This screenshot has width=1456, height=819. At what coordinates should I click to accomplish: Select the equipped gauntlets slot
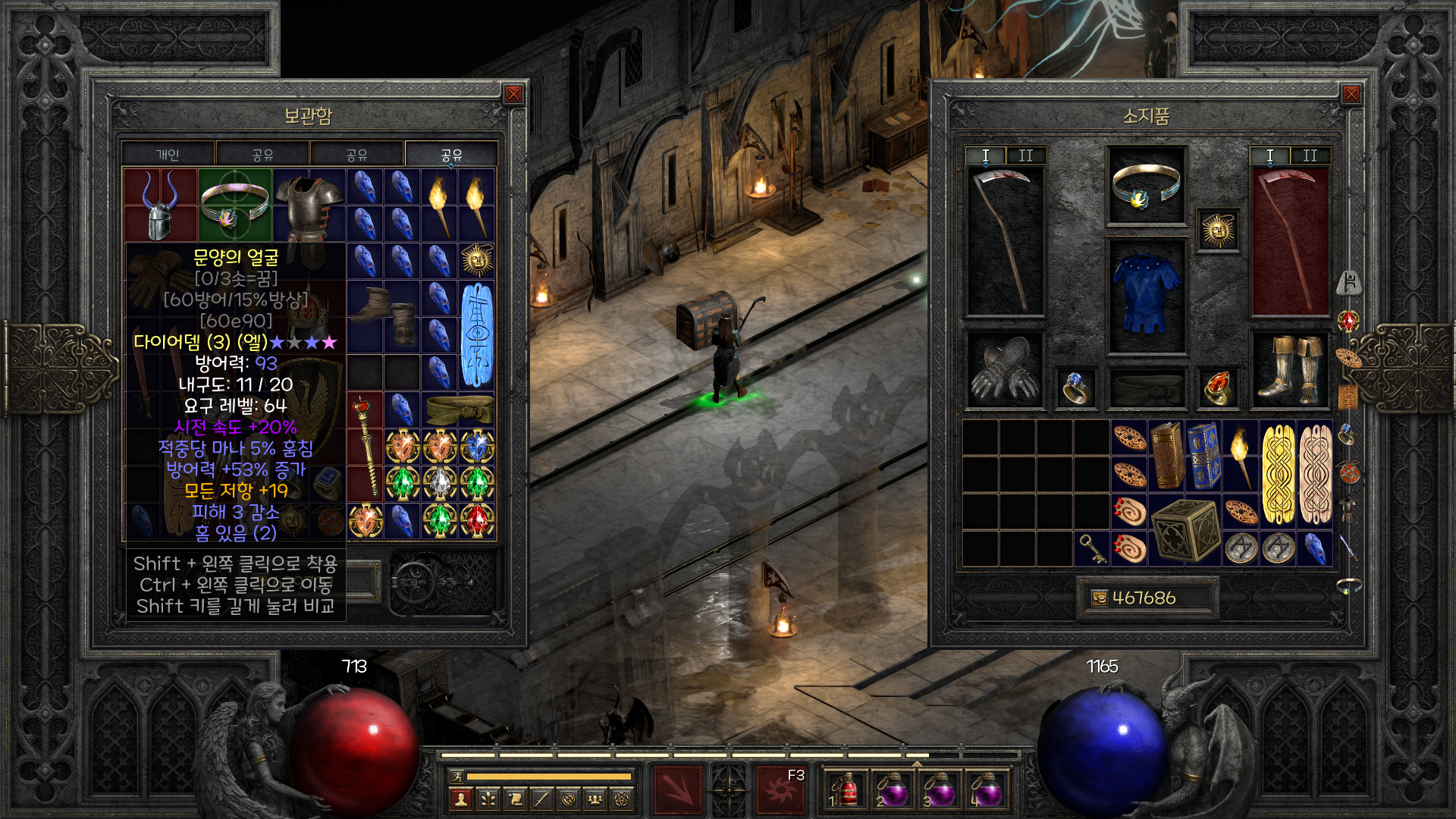point(1004,370)
